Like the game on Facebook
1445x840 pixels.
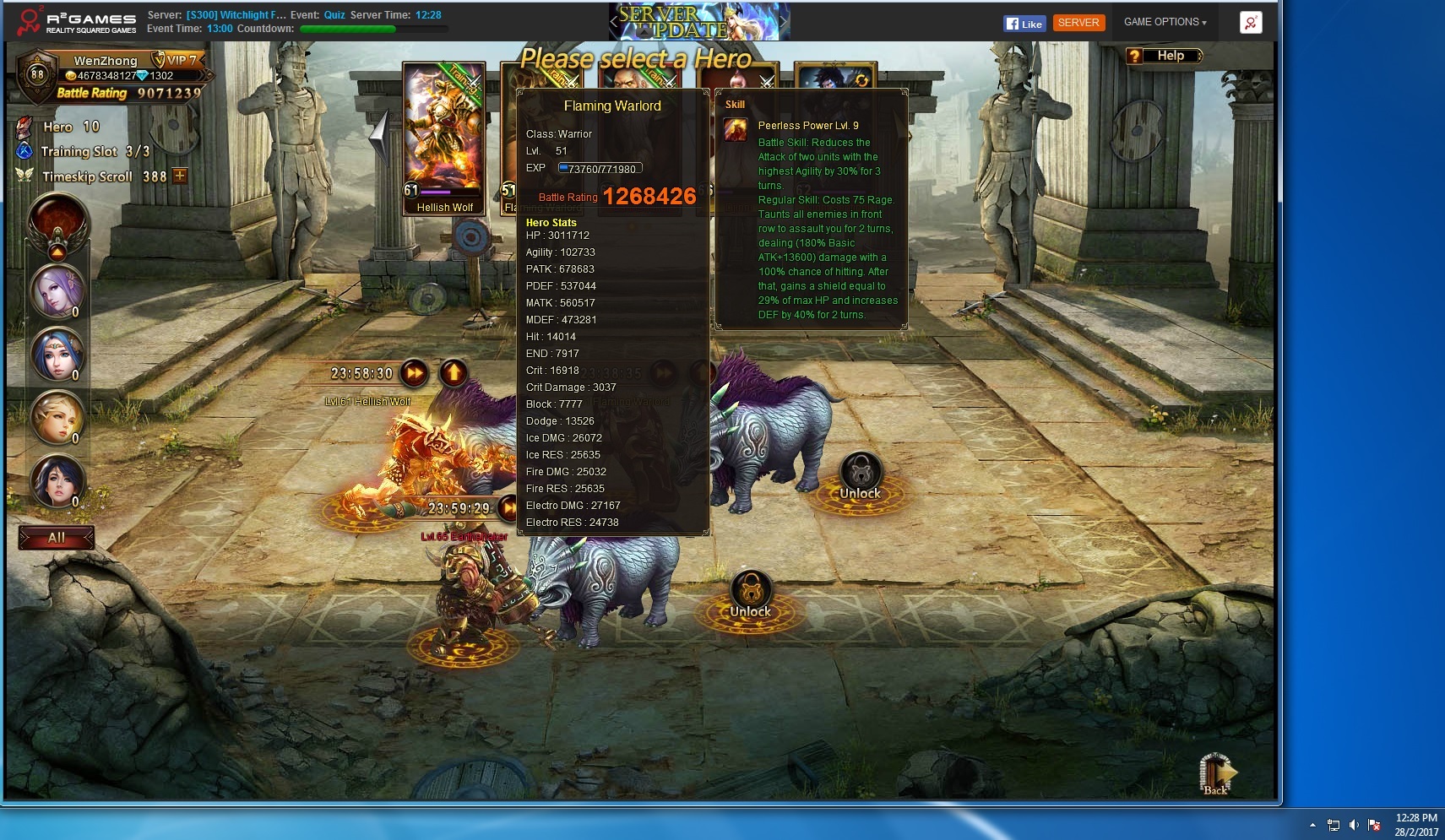pyautogui.click(x=1024, y=24)
